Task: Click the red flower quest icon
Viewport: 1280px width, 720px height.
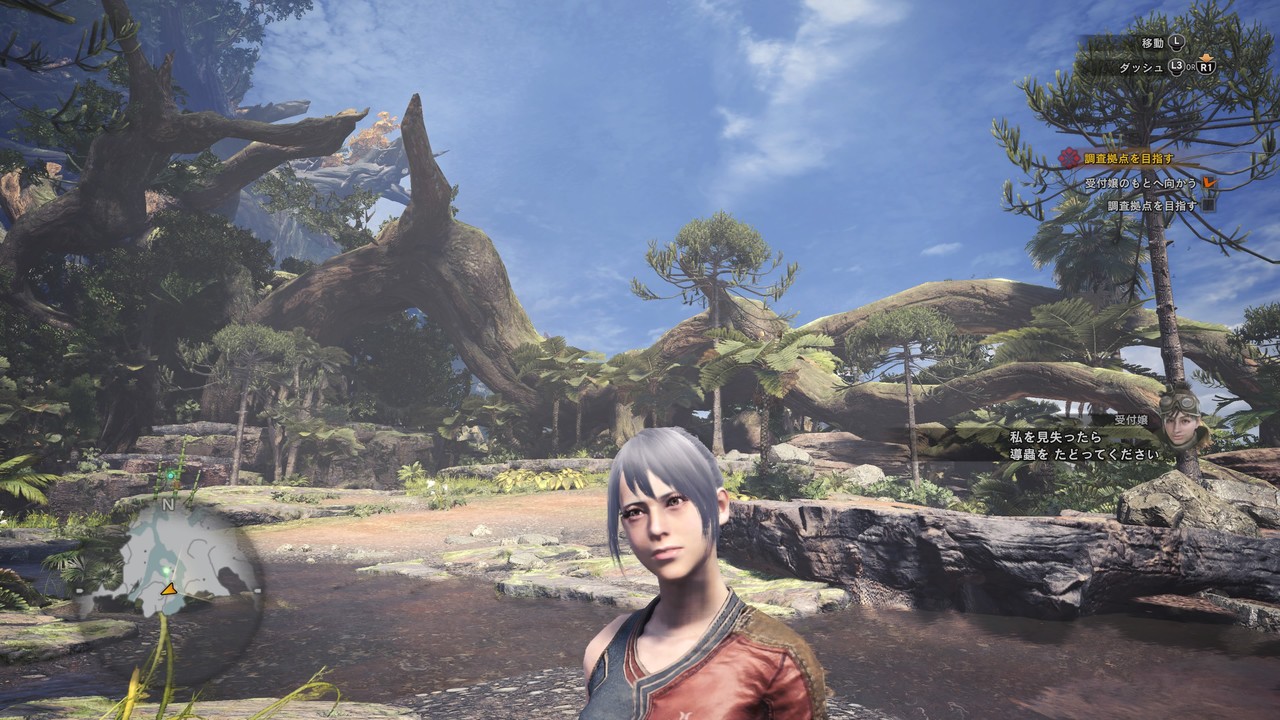Action: coord(1069,158)
